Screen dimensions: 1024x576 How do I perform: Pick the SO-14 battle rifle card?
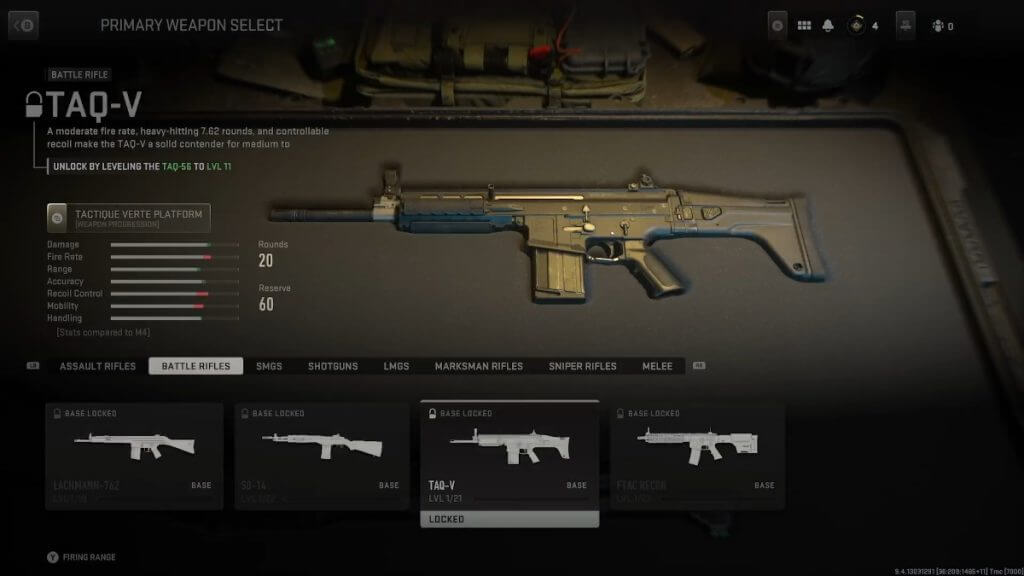(x=323, y=456)
